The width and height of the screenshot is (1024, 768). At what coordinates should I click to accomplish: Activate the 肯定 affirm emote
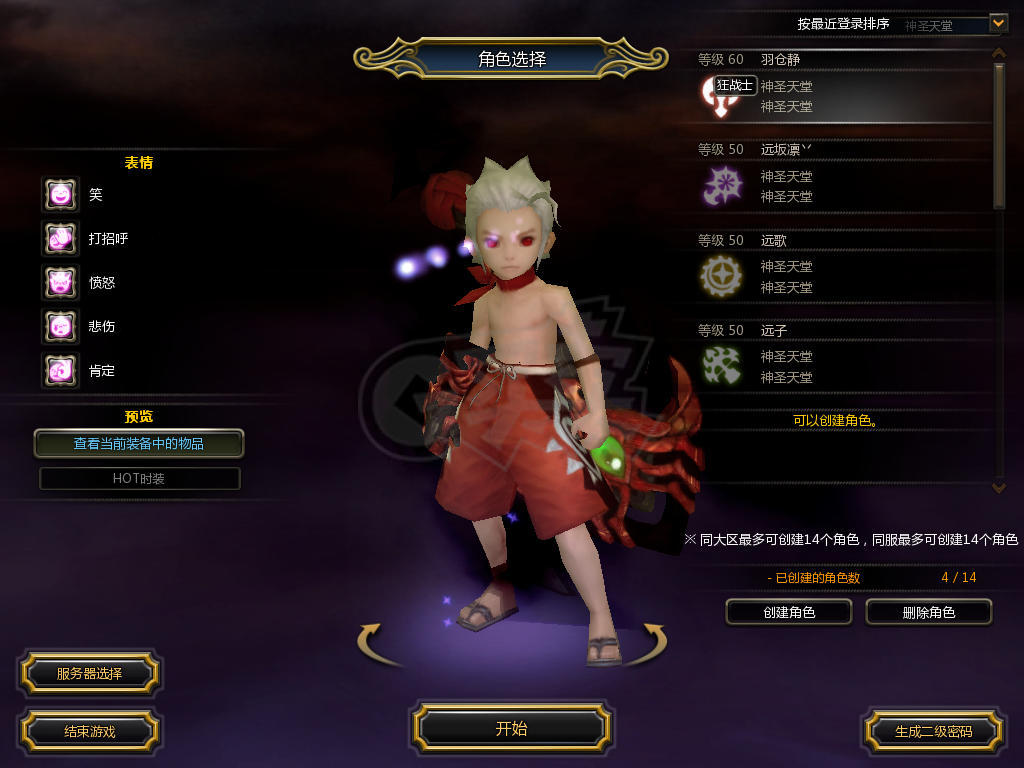(60, 371)
